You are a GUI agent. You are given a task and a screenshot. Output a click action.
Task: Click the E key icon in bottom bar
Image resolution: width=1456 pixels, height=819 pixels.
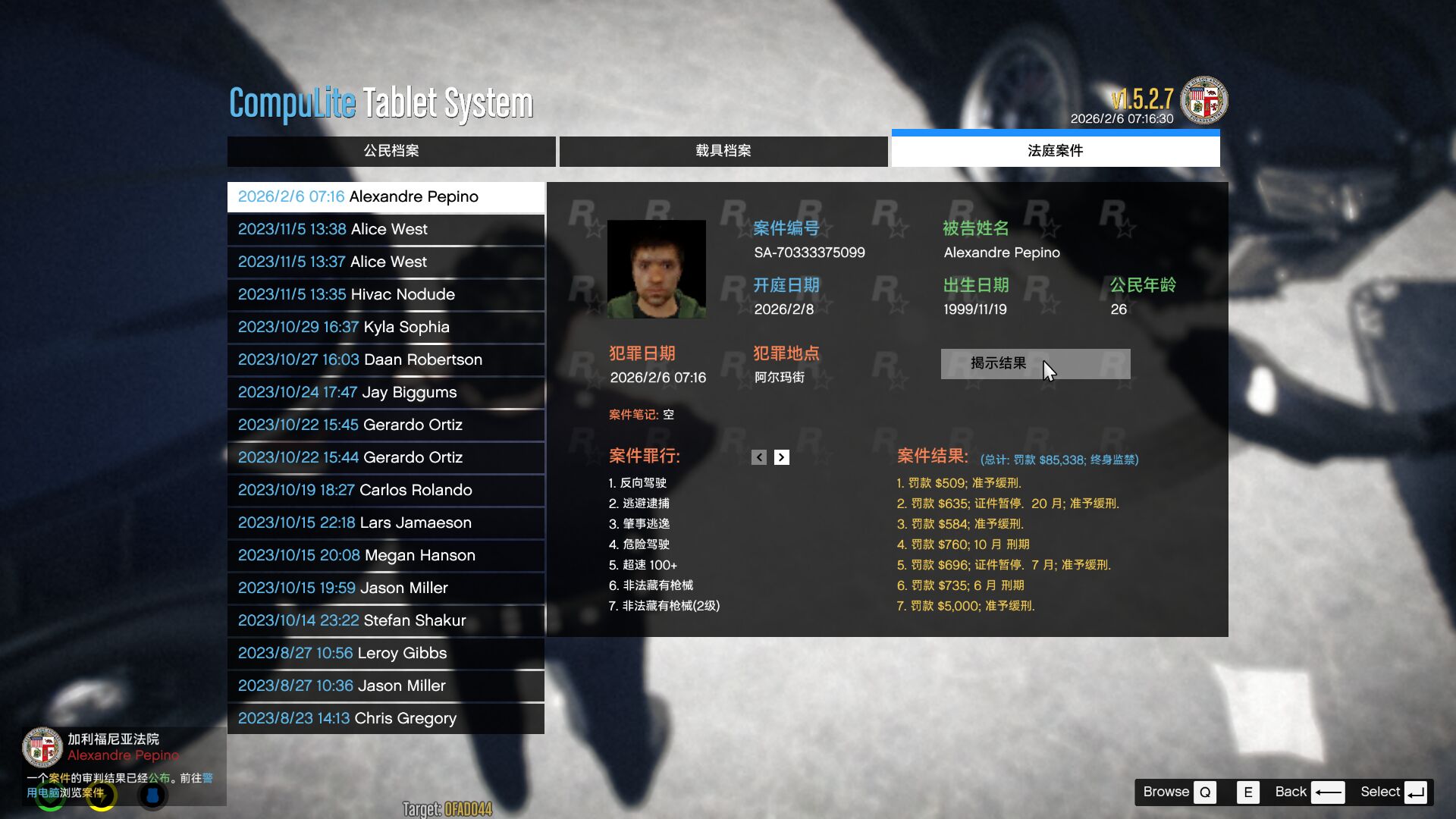coord(1247,792)
